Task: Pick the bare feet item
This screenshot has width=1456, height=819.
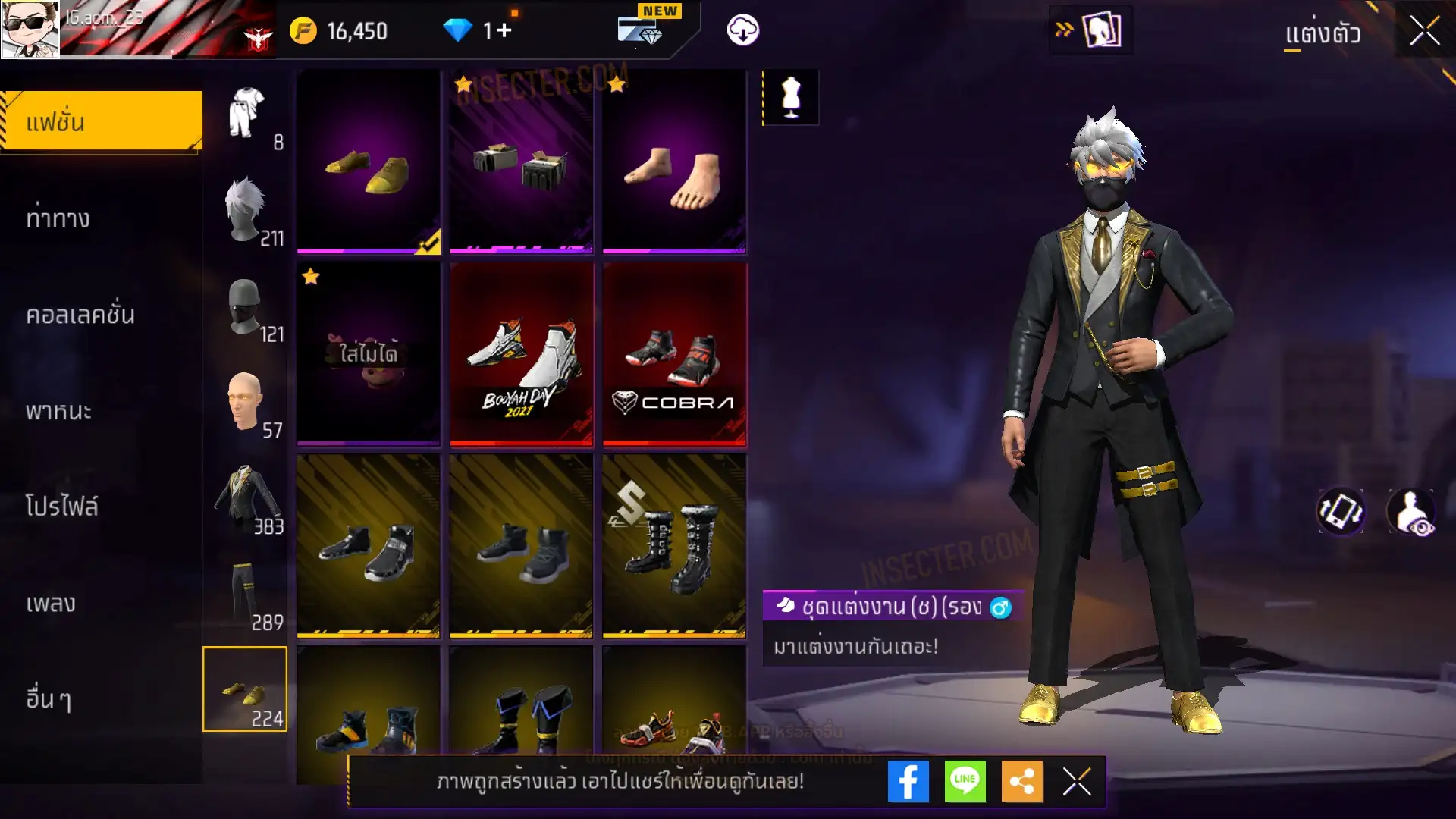Action: click(674, 162)
